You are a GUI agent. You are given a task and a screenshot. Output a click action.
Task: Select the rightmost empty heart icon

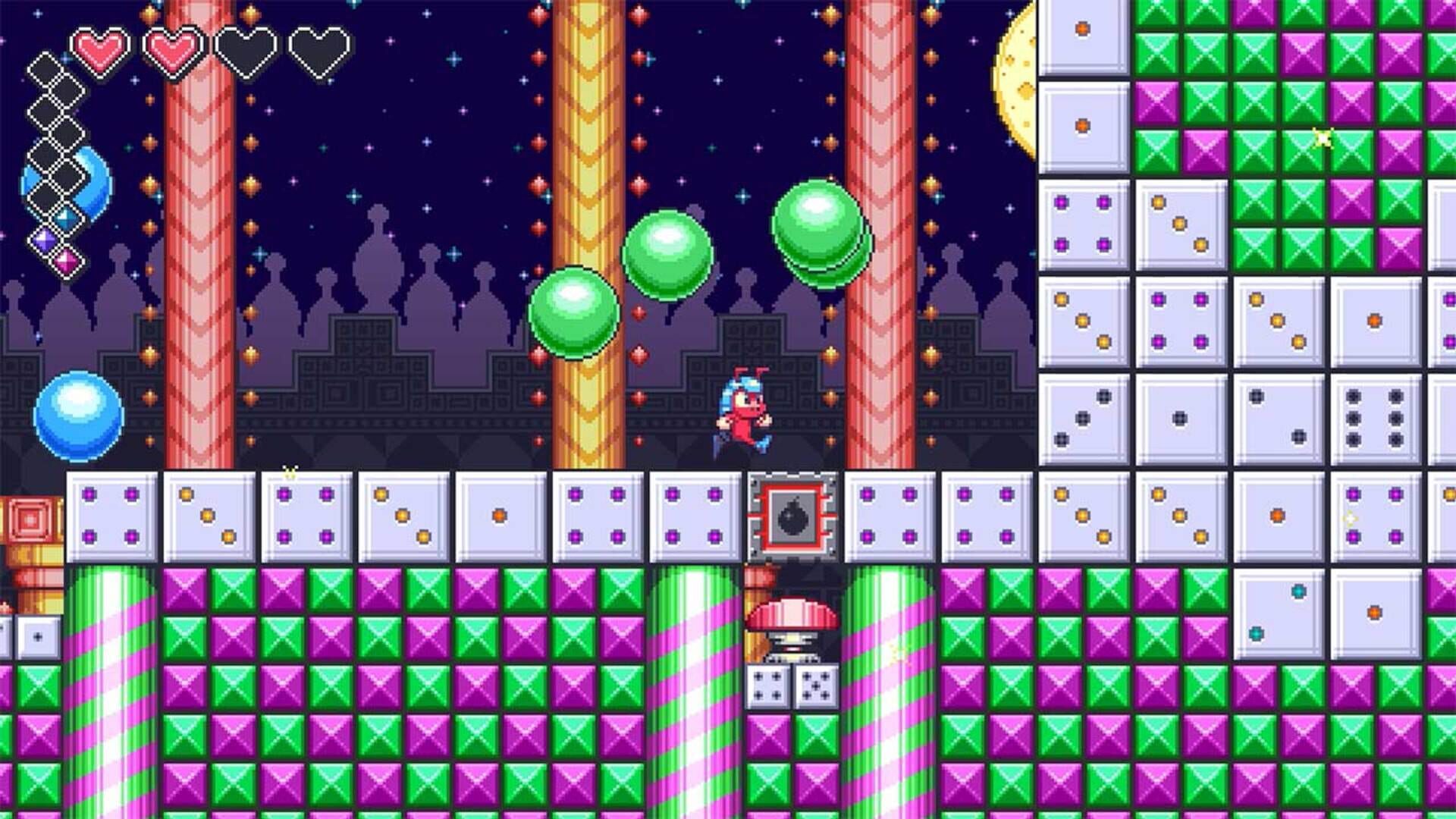coord(313,52)
